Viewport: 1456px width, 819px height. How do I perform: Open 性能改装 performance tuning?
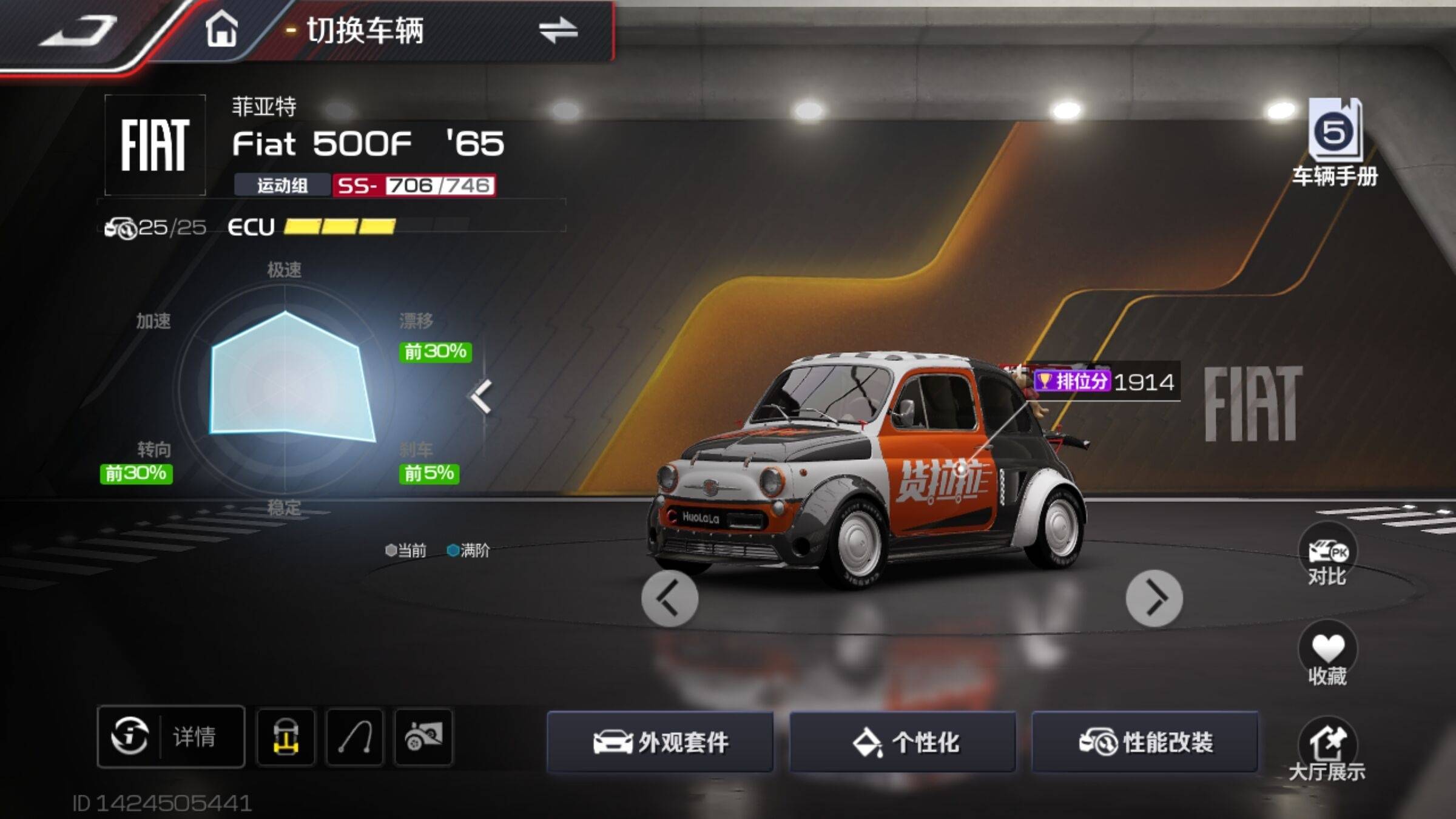pos(1144,741)
